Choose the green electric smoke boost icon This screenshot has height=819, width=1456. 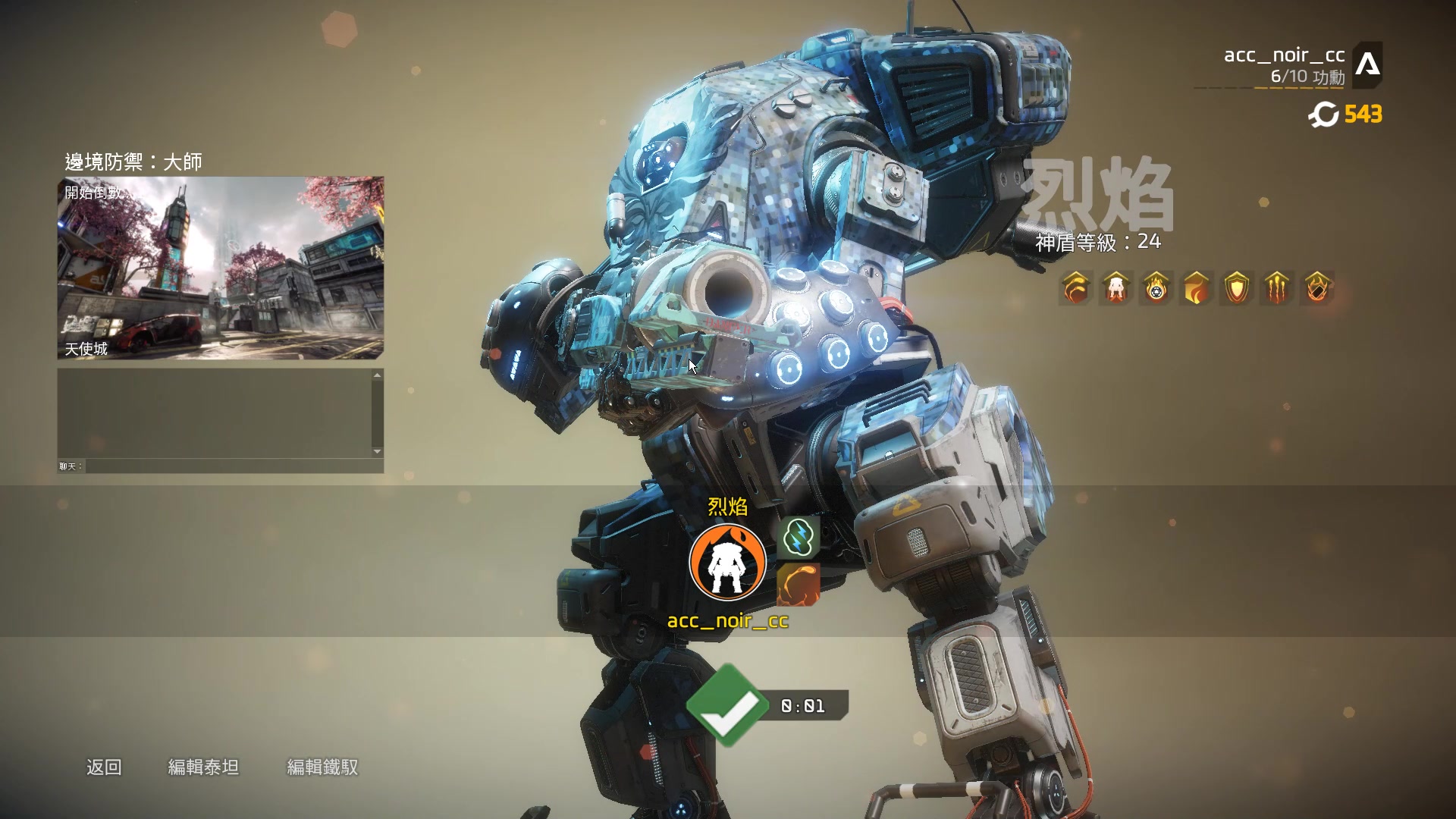[x=799, y=538]
